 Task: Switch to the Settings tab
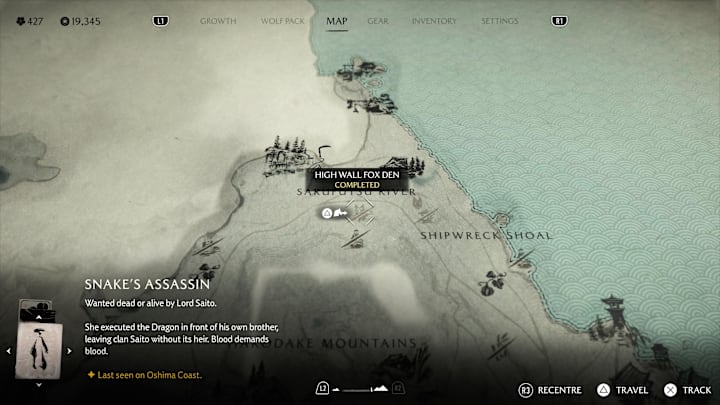499,20
